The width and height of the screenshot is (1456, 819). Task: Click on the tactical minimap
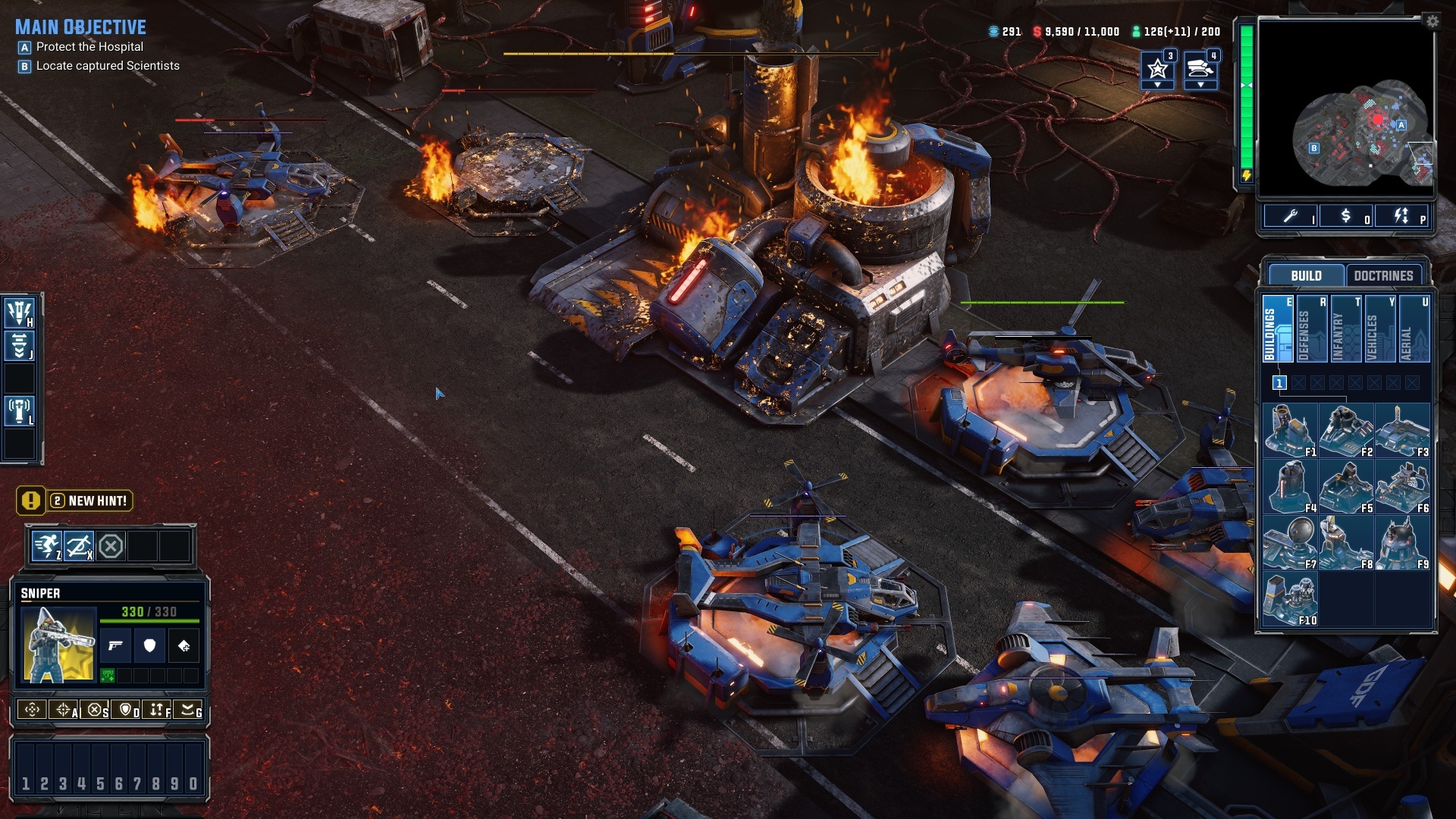(x=1346, y=108)
